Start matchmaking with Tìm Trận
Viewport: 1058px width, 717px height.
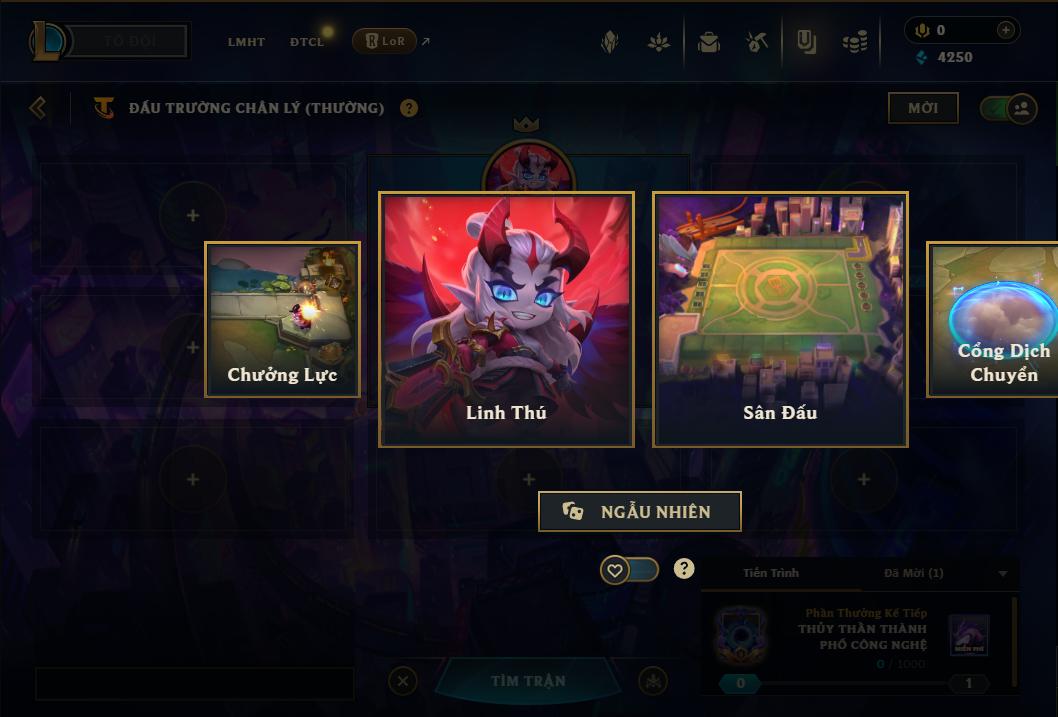coord(528,681)
